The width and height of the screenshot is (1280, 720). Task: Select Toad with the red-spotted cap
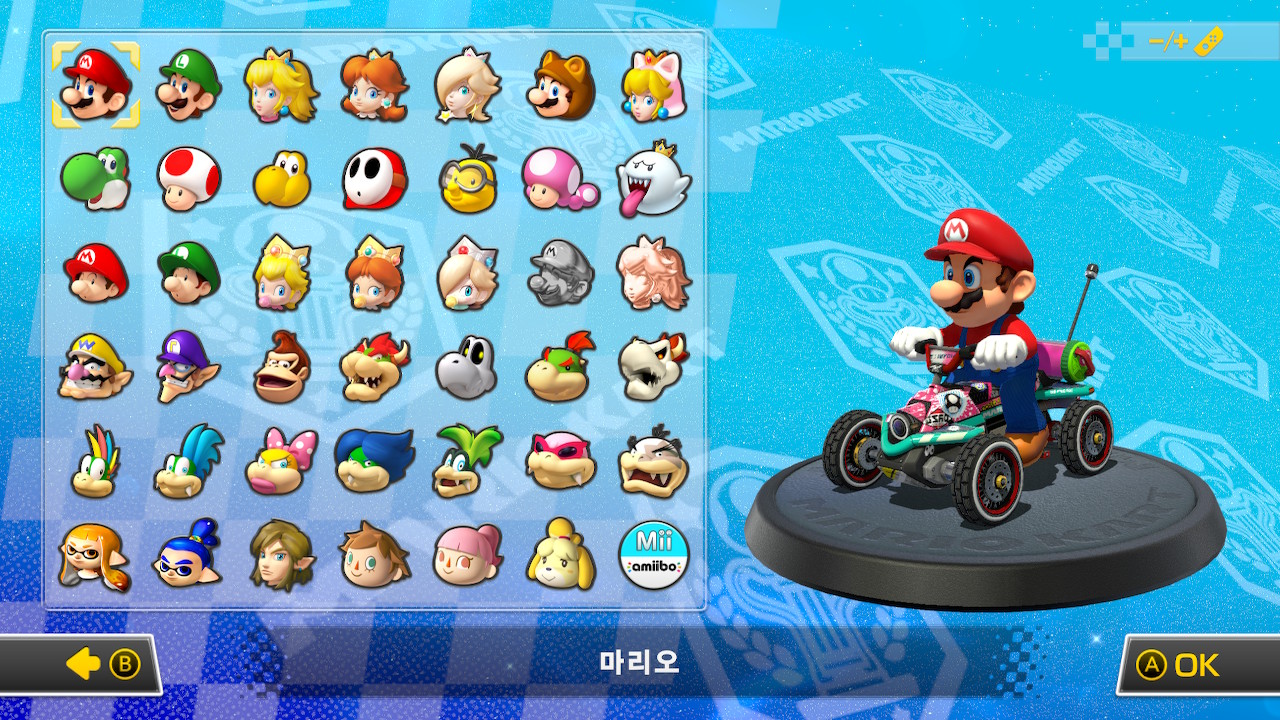pyautogui.click(x=189, y=178)
